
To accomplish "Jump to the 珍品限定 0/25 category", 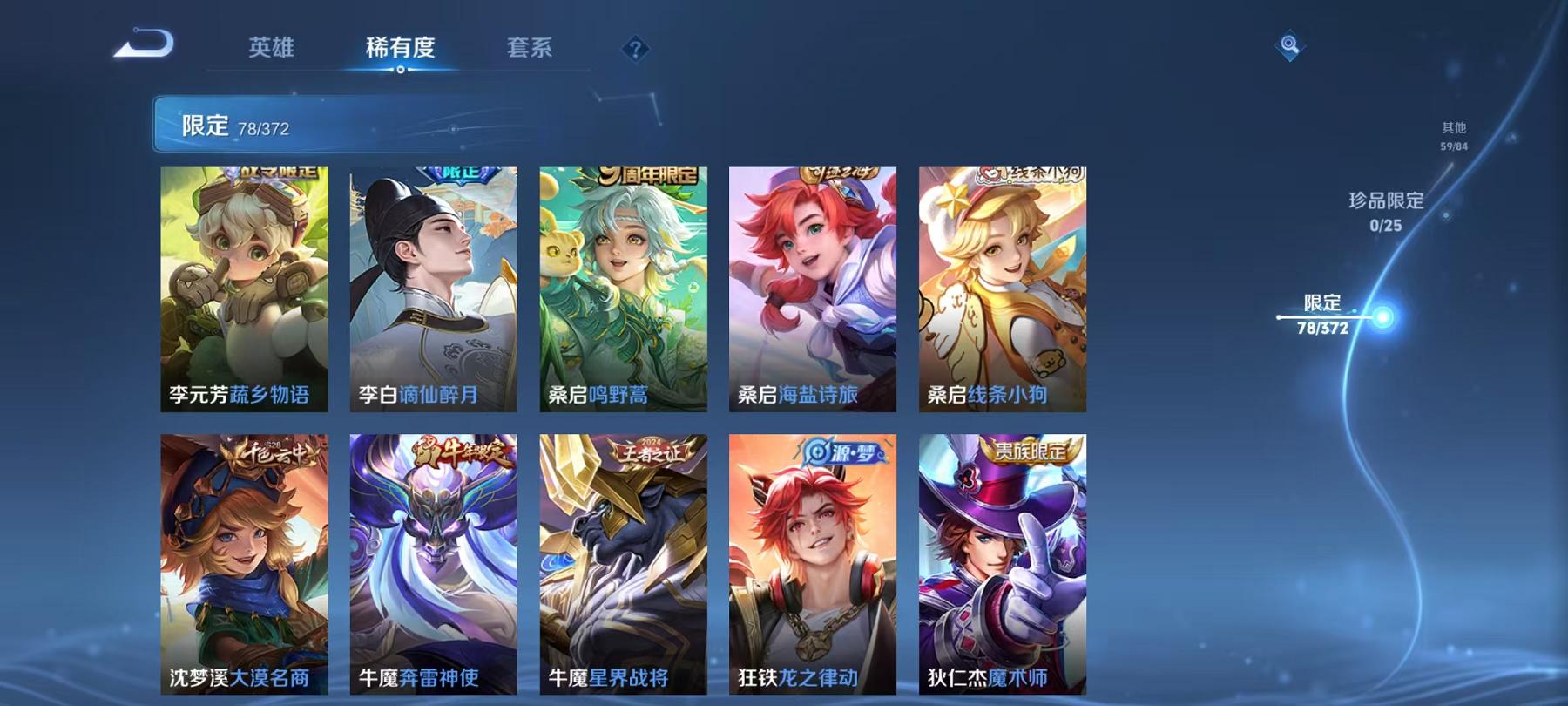I will [x=1385, y=212].
